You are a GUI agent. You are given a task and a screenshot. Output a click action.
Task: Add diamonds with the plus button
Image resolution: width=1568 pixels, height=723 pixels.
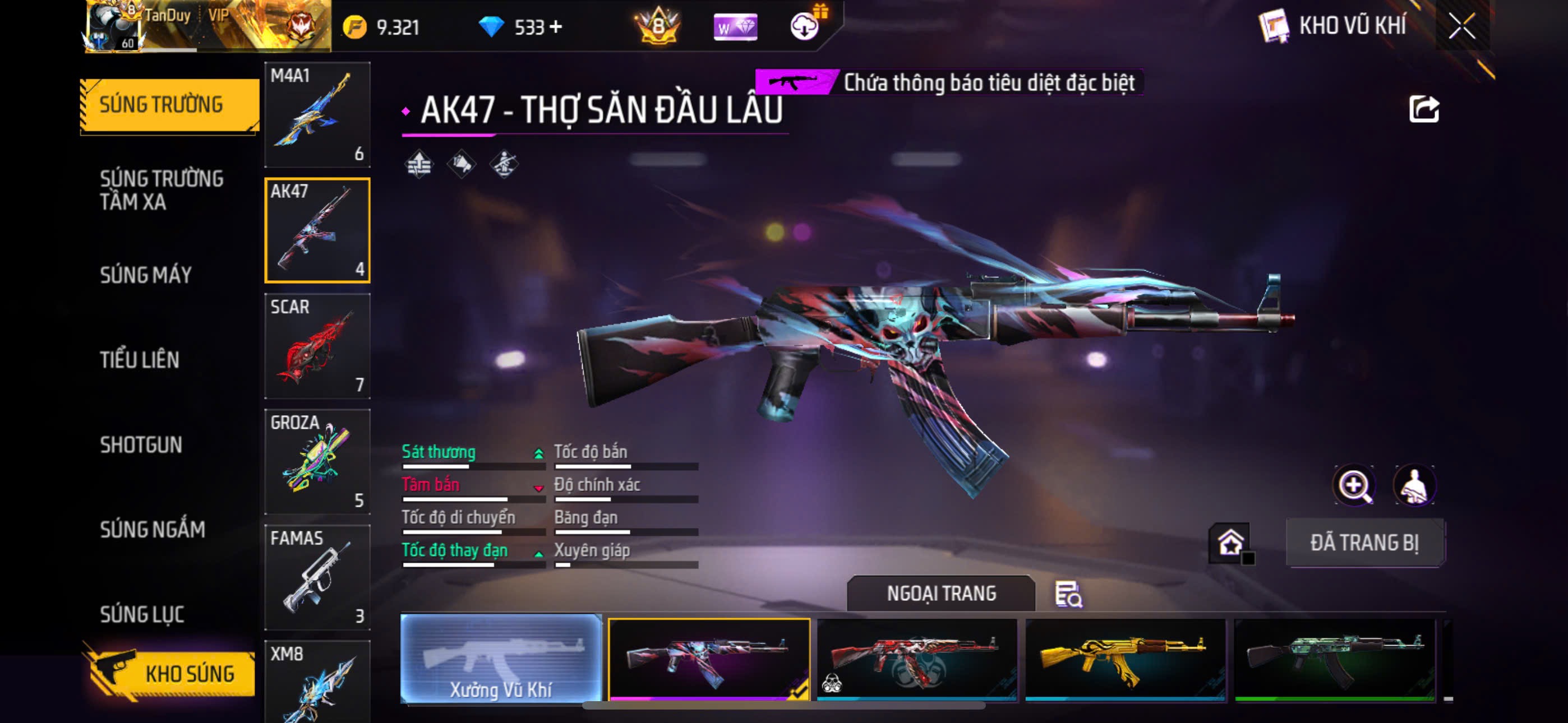[555, 27]
